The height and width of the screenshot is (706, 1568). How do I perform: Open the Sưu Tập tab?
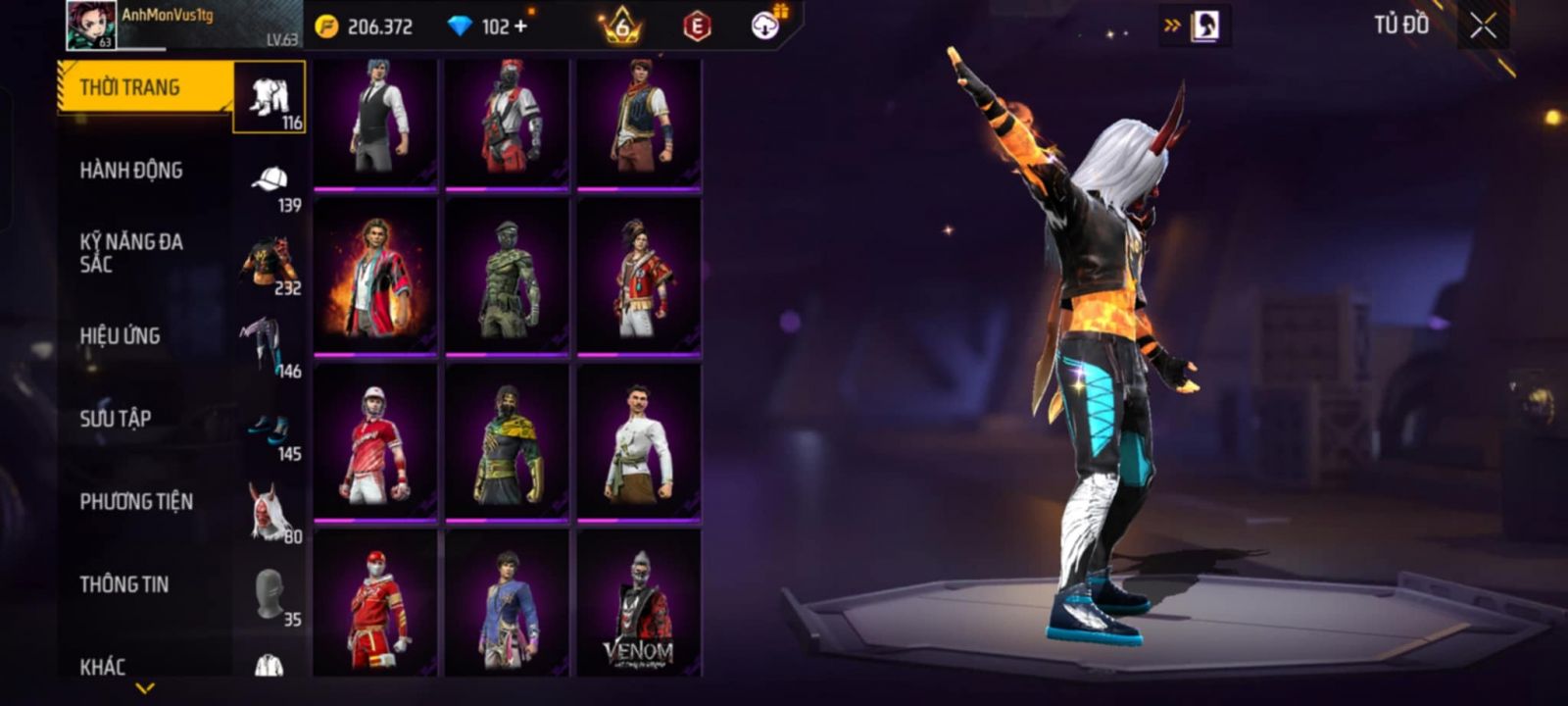[x=145, y=419]
